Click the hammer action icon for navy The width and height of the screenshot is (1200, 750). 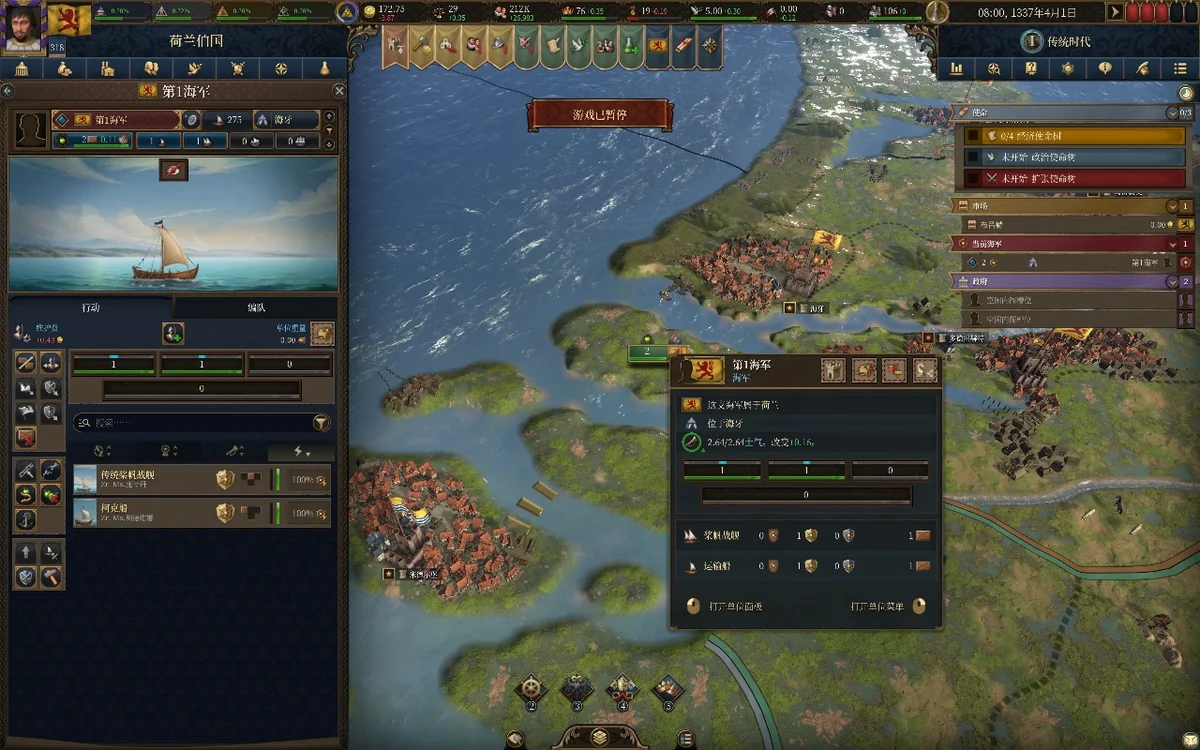click(x=50, y=577)
